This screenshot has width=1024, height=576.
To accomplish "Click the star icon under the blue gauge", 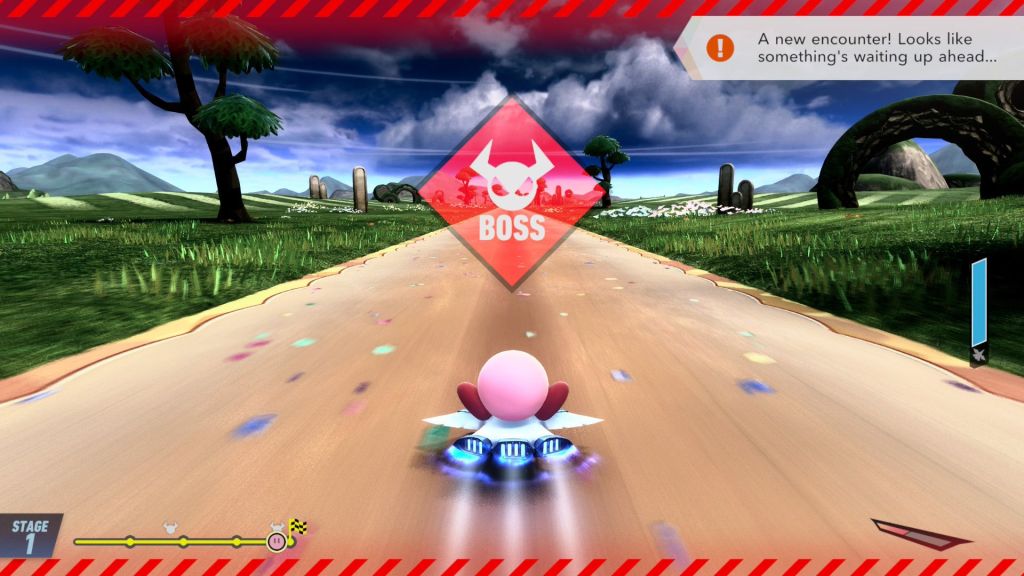I will click(x=978, y=352).
